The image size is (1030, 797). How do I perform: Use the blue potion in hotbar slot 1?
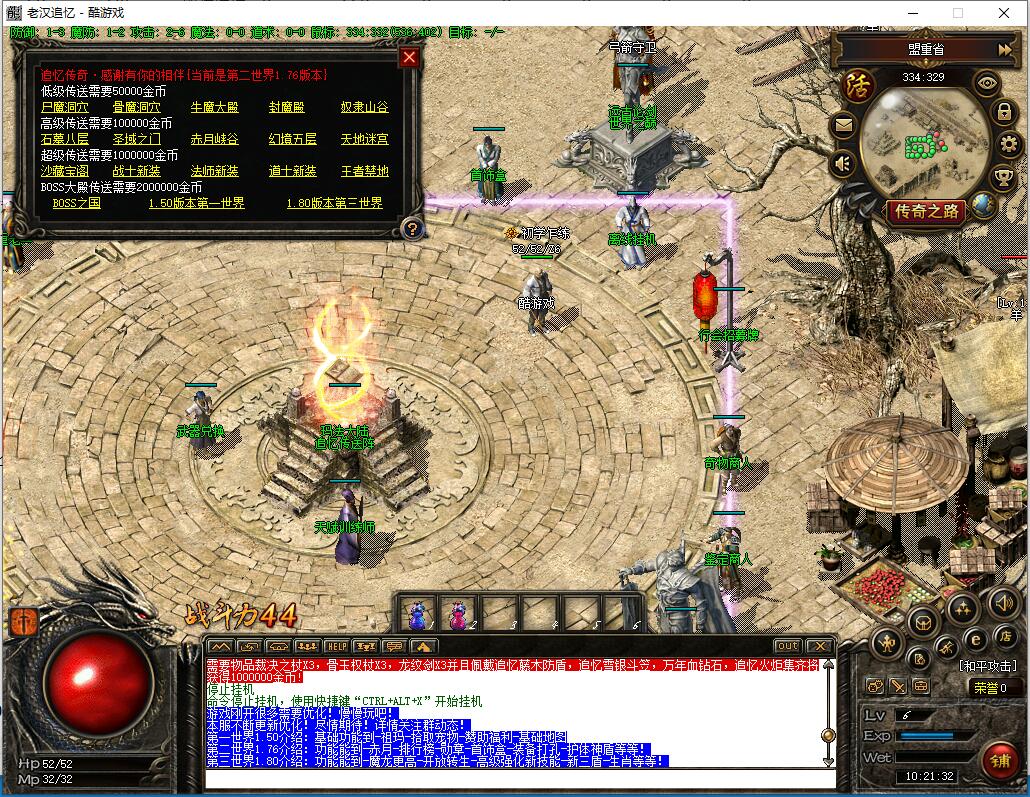coord(418,612)
